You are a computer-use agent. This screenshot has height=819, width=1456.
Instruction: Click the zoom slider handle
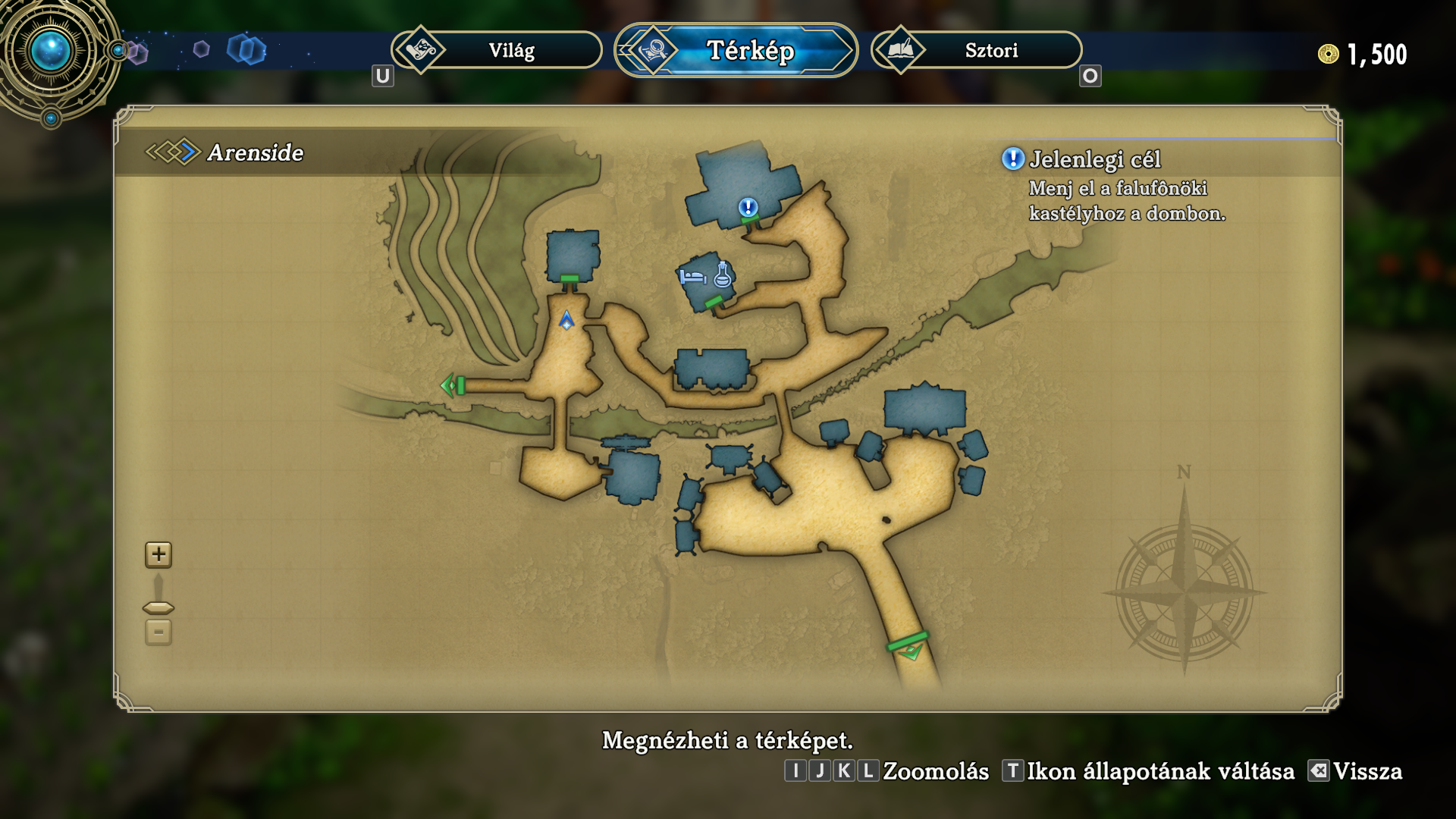tap(158, 608)
